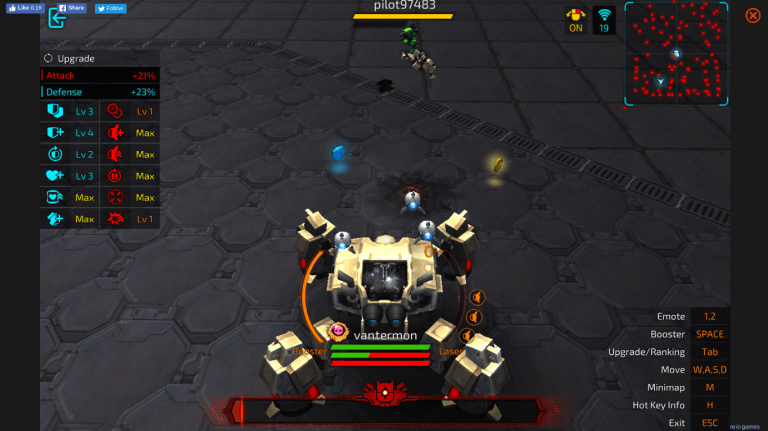Upgrade the red burst skill at Lv 1

point(116,219)
